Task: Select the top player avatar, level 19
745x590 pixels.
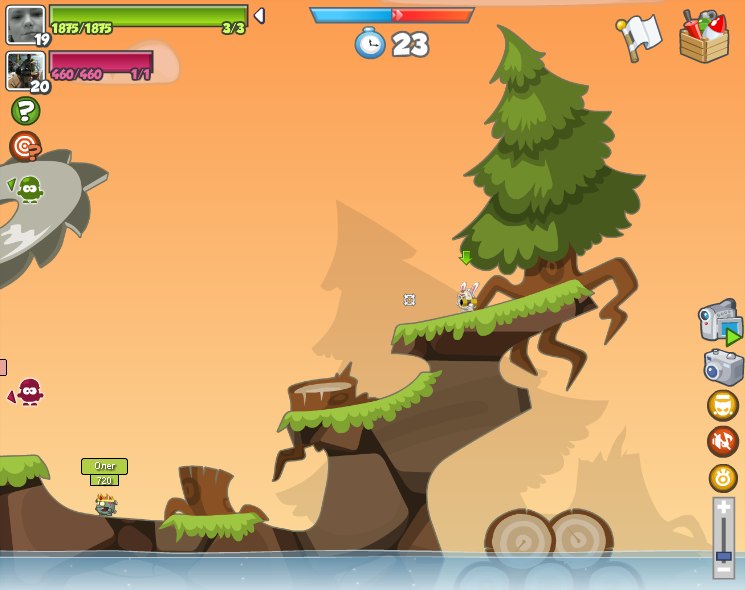Action: [25, 24]
